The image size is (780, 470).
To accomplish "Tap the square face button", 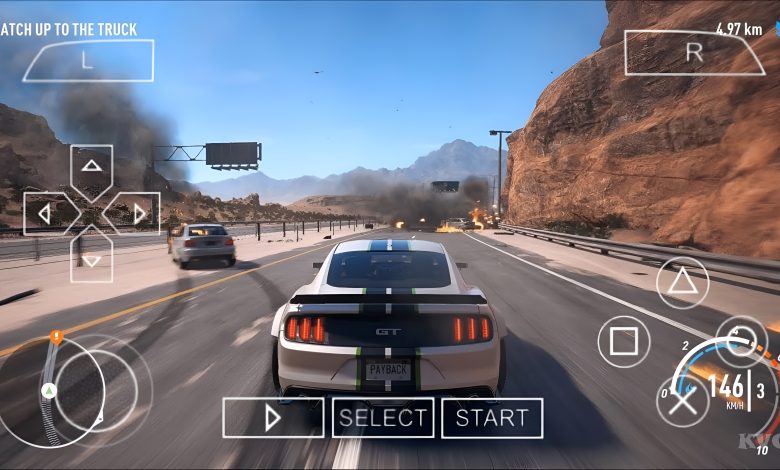I will point(623,342).
